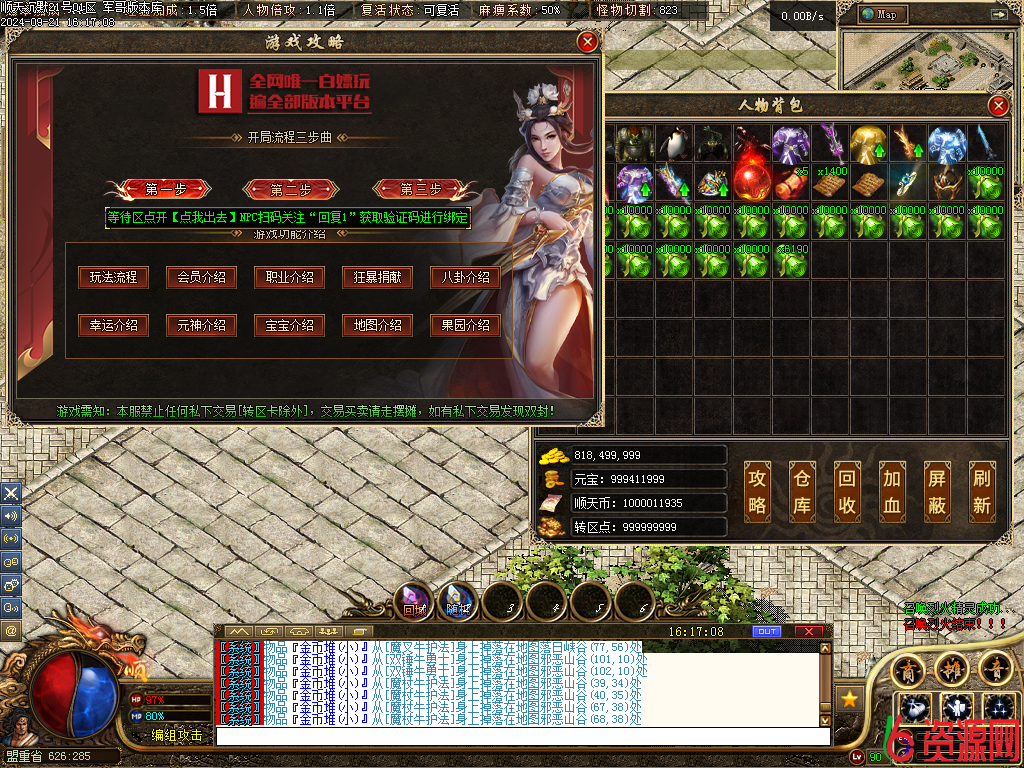Image resolution: width=1024 pixels, height=768 pixels.
Task: Open the 会员介绍 page
Action: (201, 277)
